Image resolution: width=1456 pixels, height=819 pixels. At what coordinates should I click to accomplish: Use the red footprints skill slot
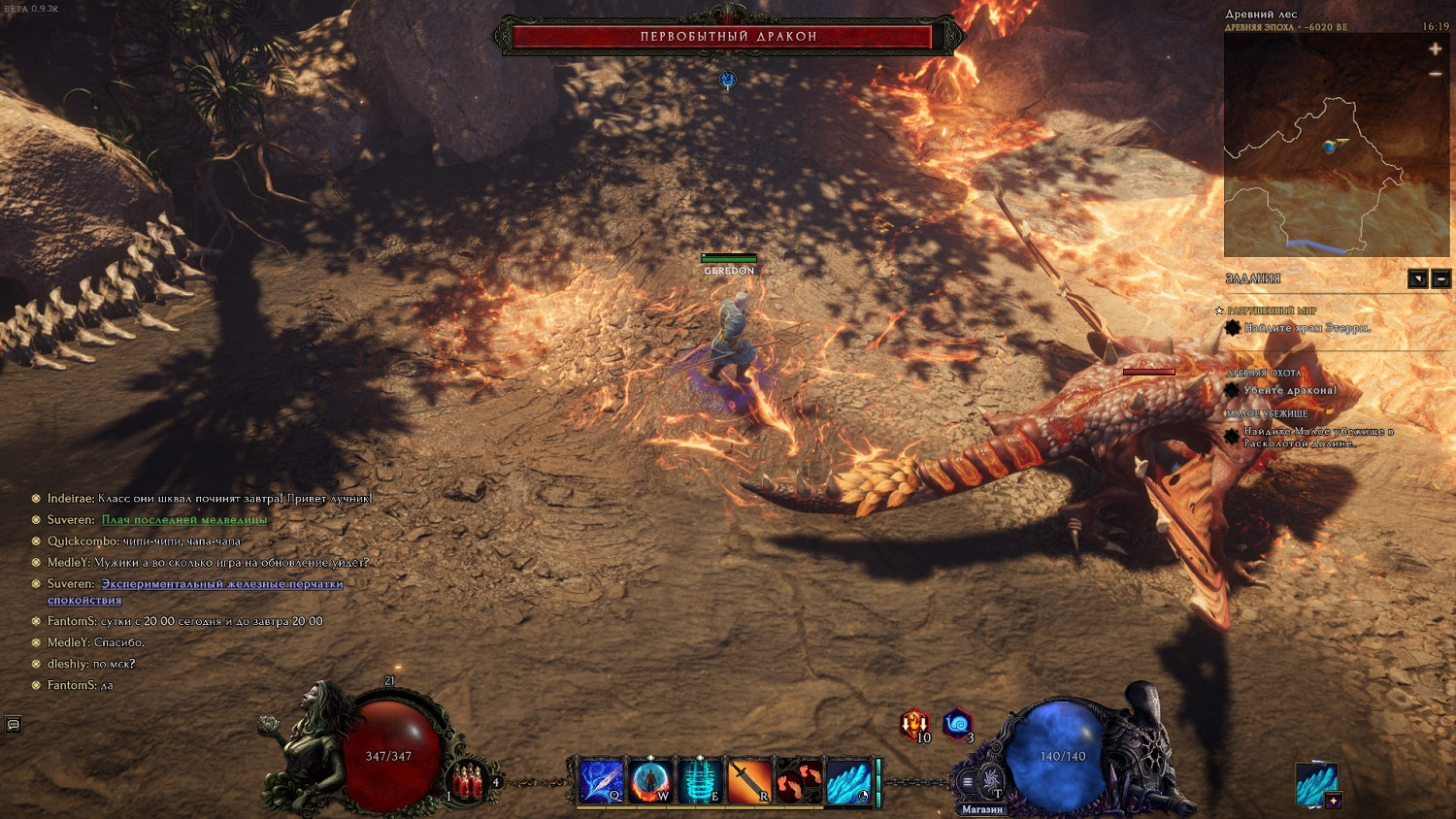pyautogui.click(x=798, y=781)
